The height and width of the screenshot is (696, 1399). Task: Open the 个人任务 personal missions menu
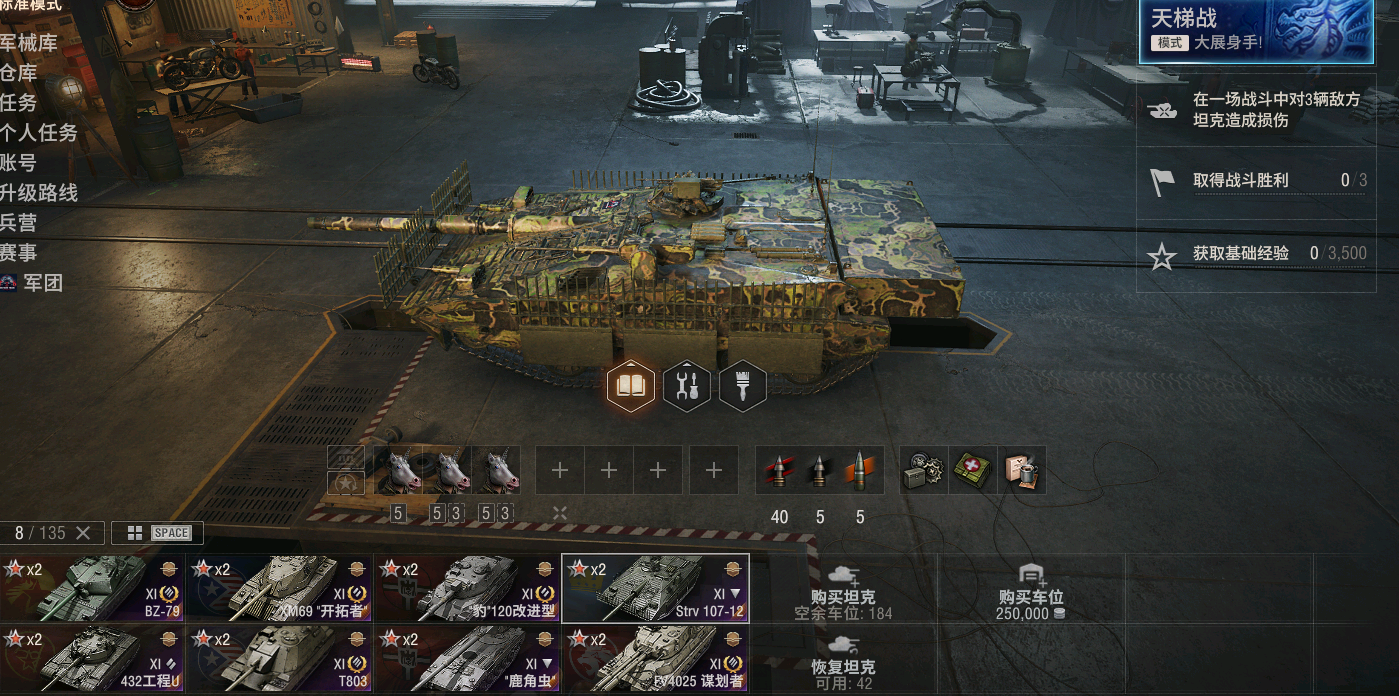(x=39, y=133)
